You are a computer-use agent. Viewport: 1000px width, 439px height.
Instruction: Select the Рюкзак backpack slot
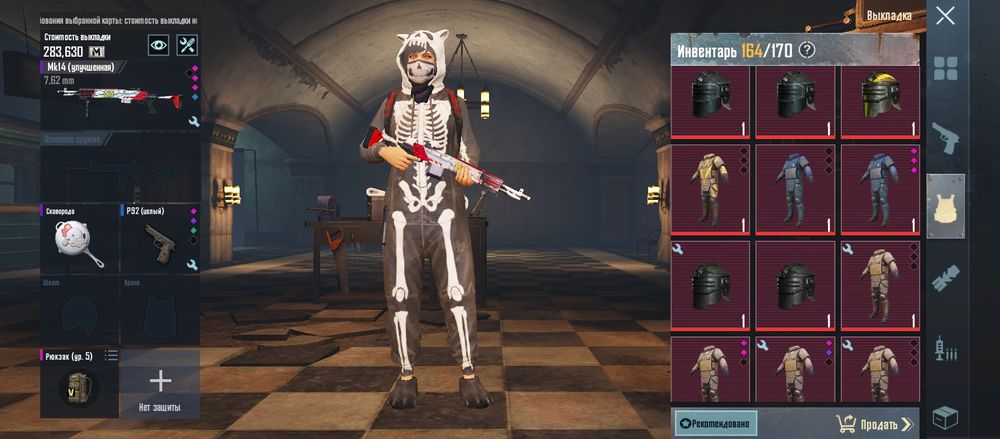point(79,383)
